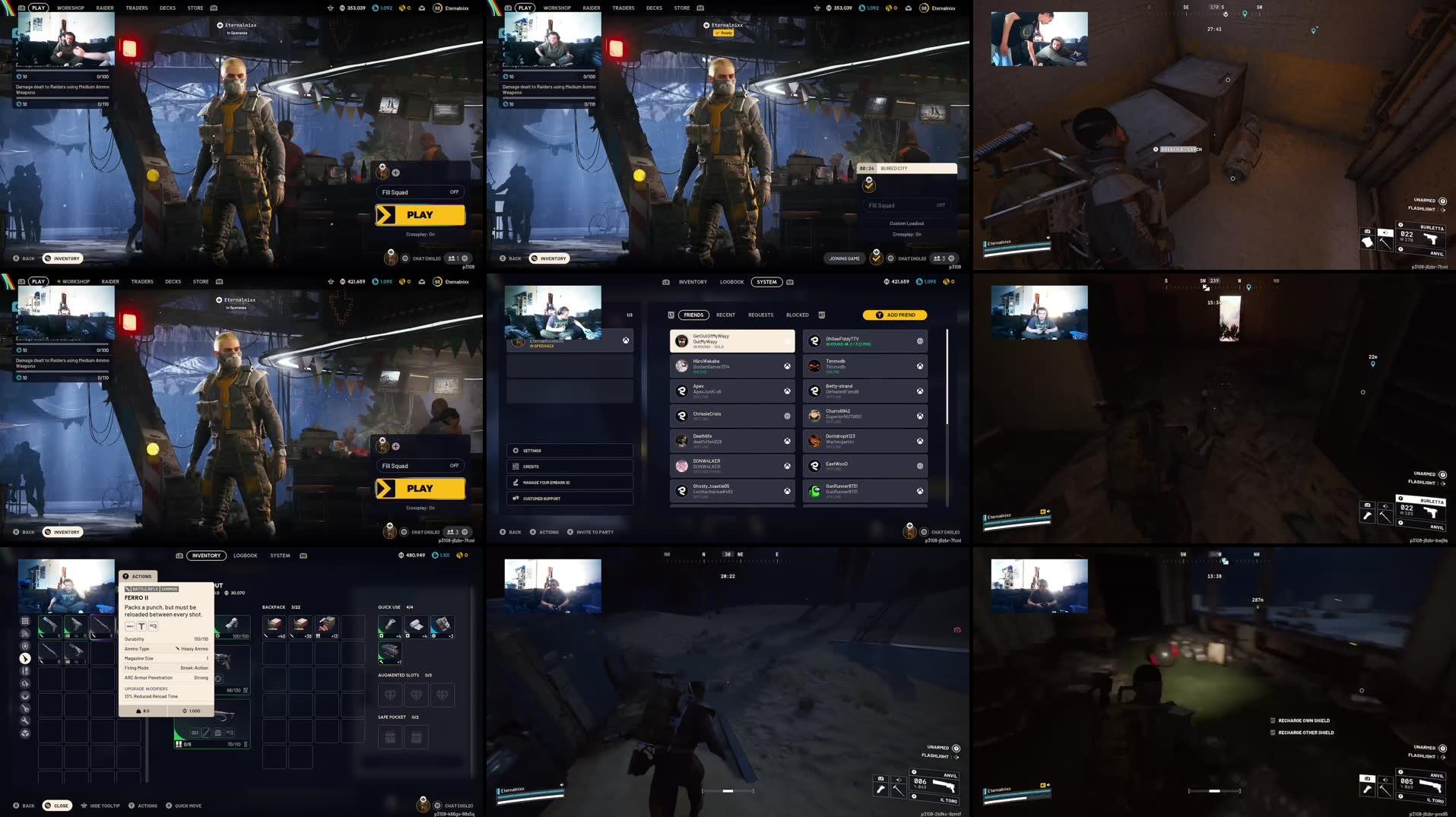Screen dimensions: 1456x817
Task: Switch to the RECENT friends tab
Action: coord(725,315)
